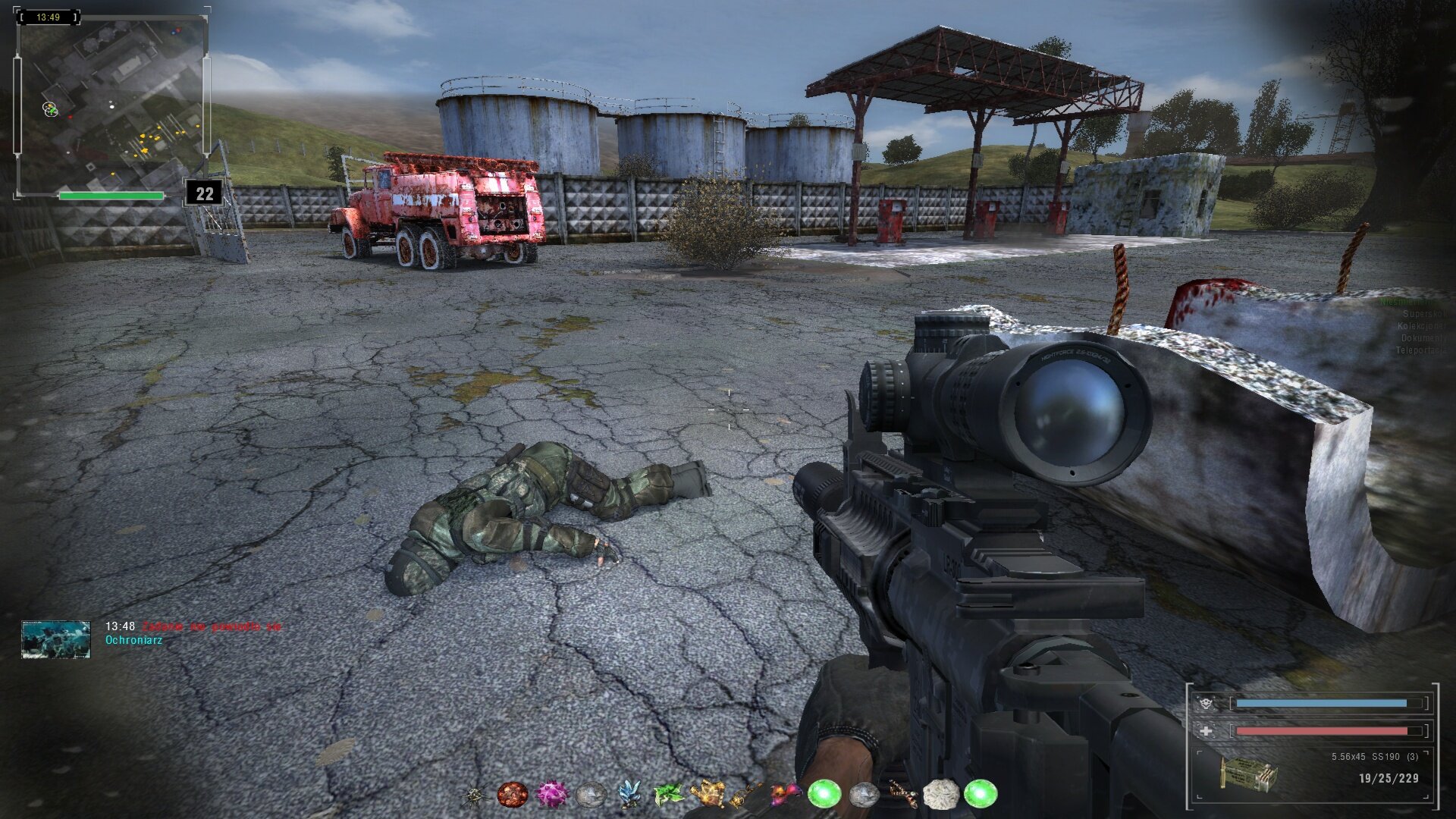Open the news message thumbnail from Ochroniarz

(56, 639)
